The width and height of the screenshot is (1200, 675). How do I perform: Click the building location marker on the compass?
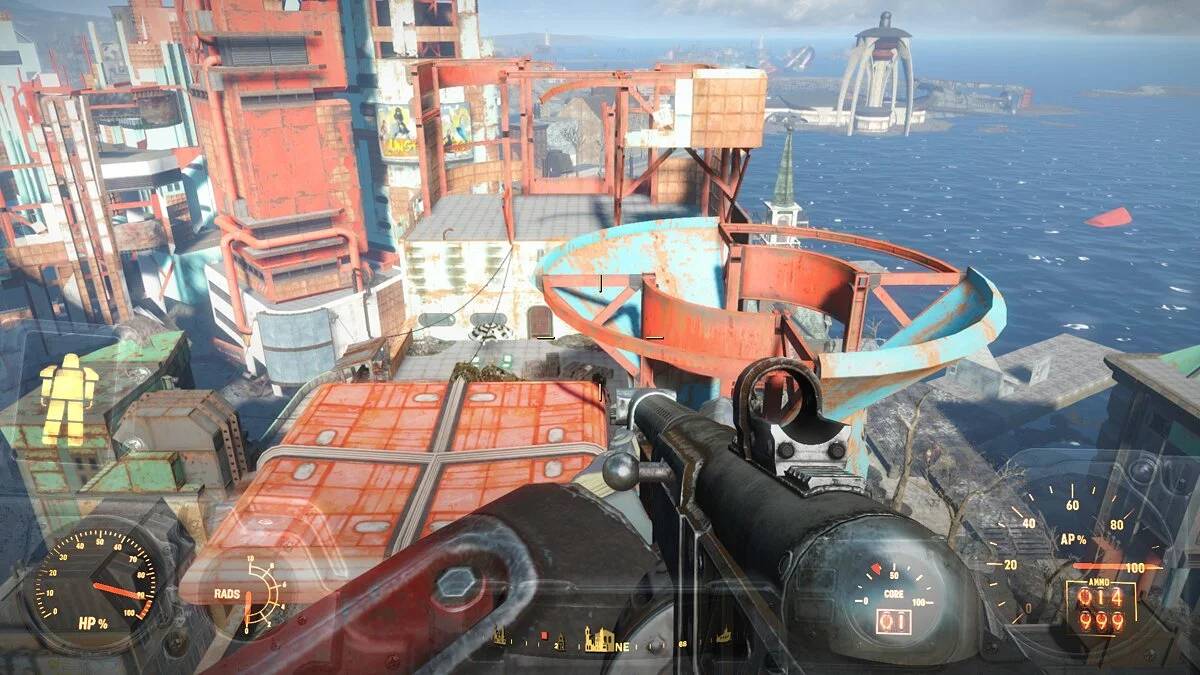click(599, 638)
